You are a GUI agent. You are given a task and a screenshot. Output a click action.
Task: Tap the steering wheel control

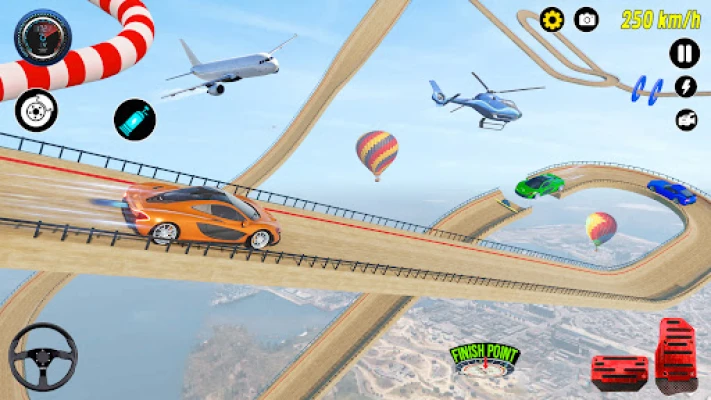[x=43, y=357]
